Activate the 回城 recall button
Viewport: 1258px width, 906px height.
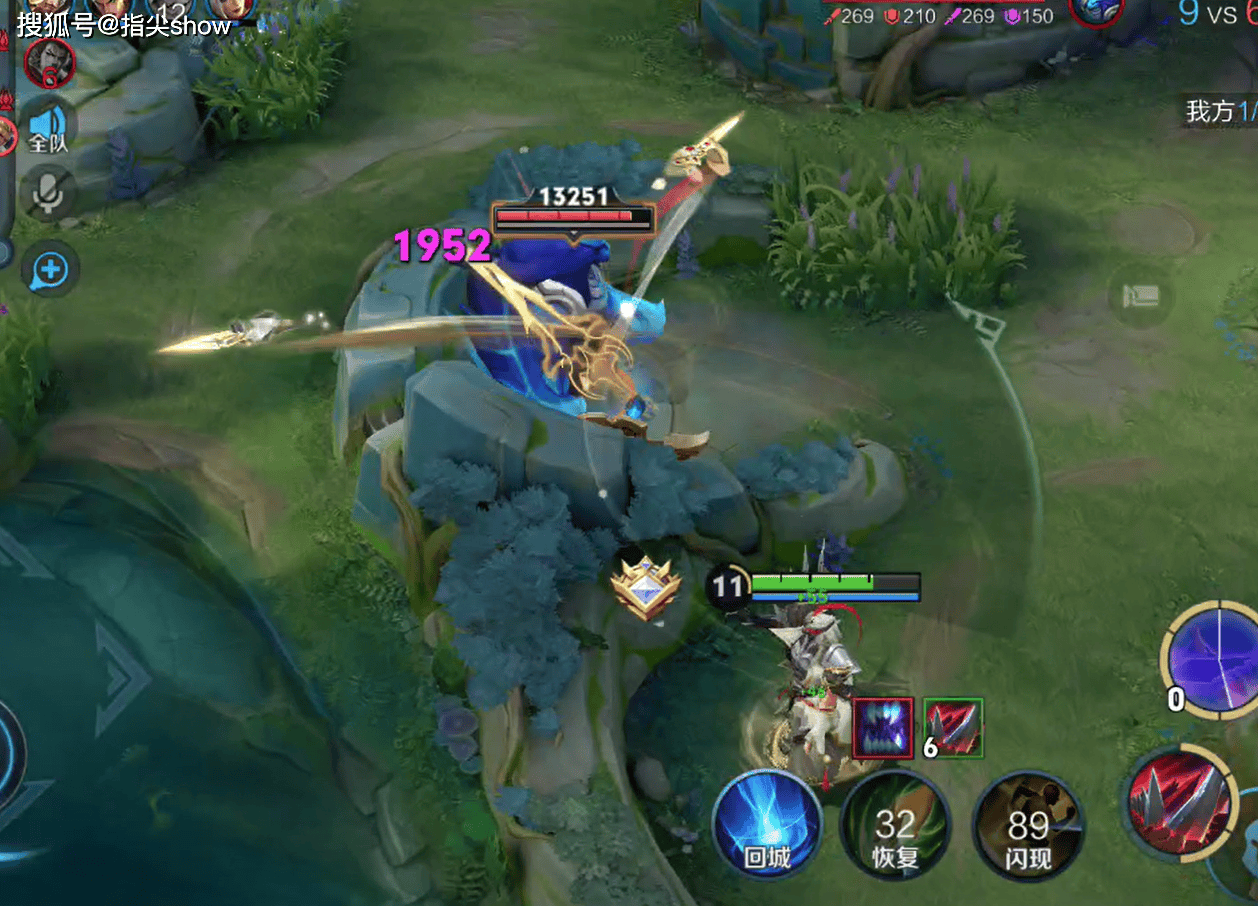coord(767,826)
